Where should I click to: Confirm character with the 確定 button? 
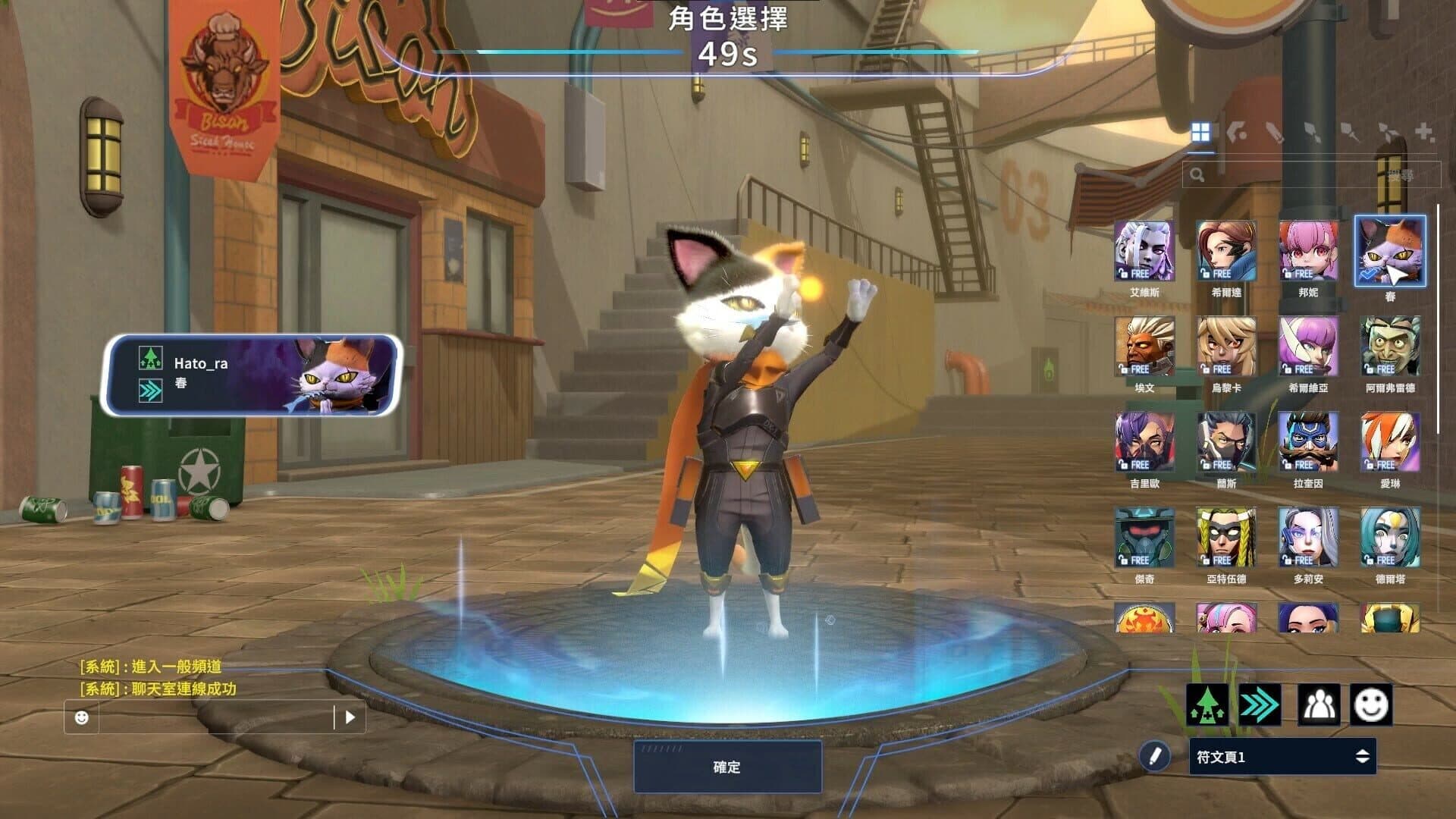click(727, 767)
